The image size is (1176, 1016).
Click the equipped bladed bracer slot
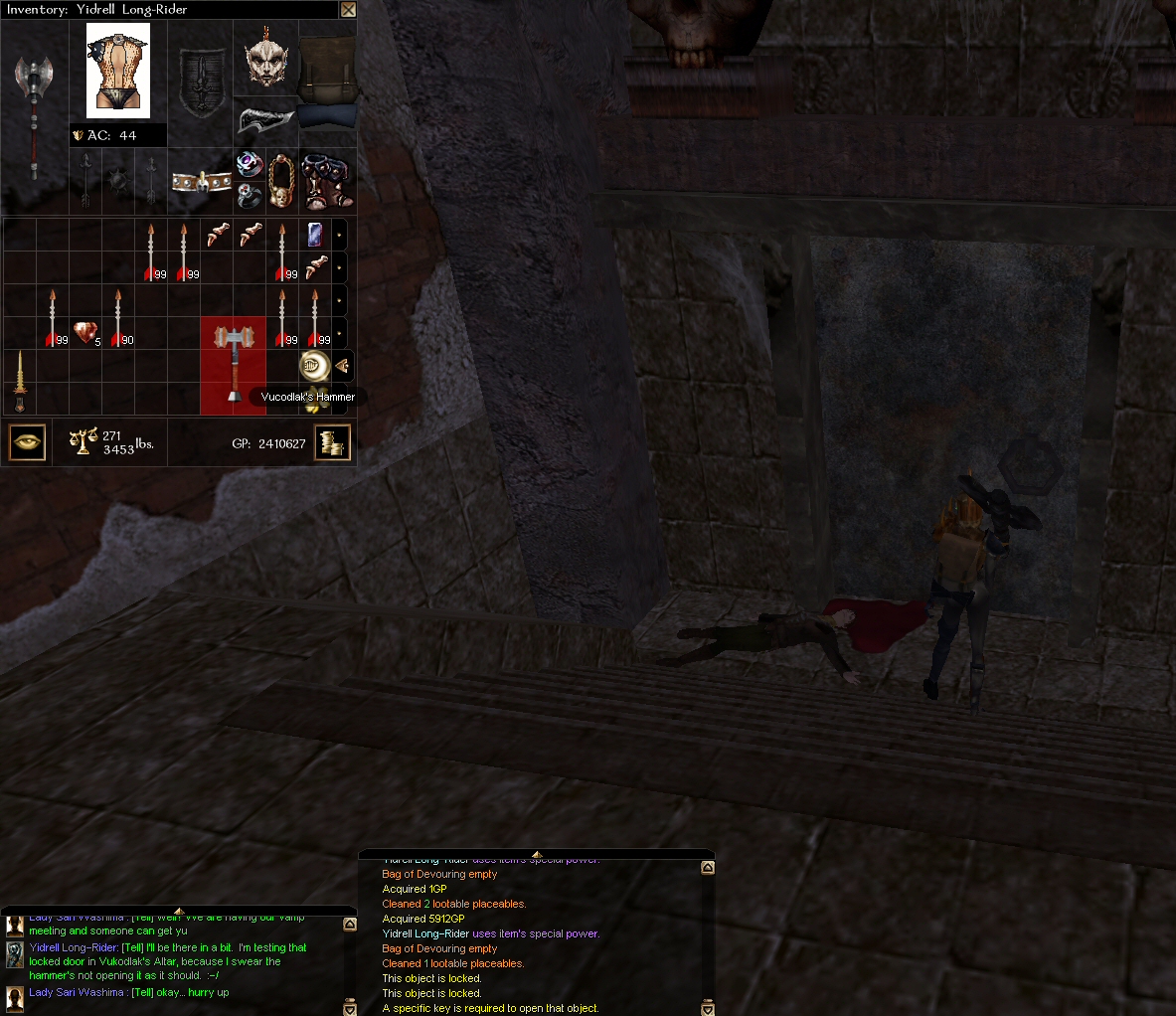click(265, 120)
